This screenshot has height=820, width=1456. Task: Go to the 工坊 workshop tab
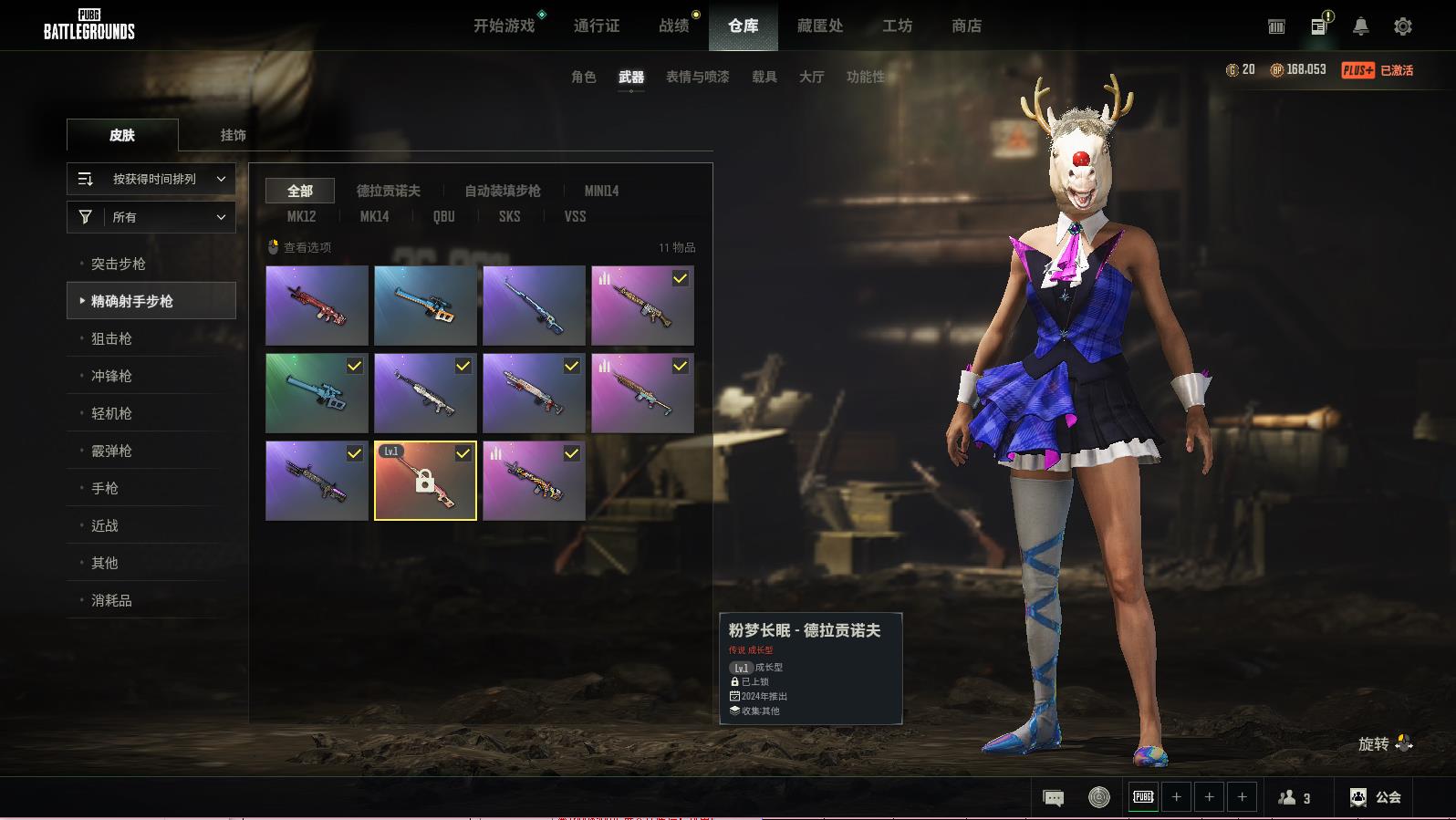pos(897,26)
